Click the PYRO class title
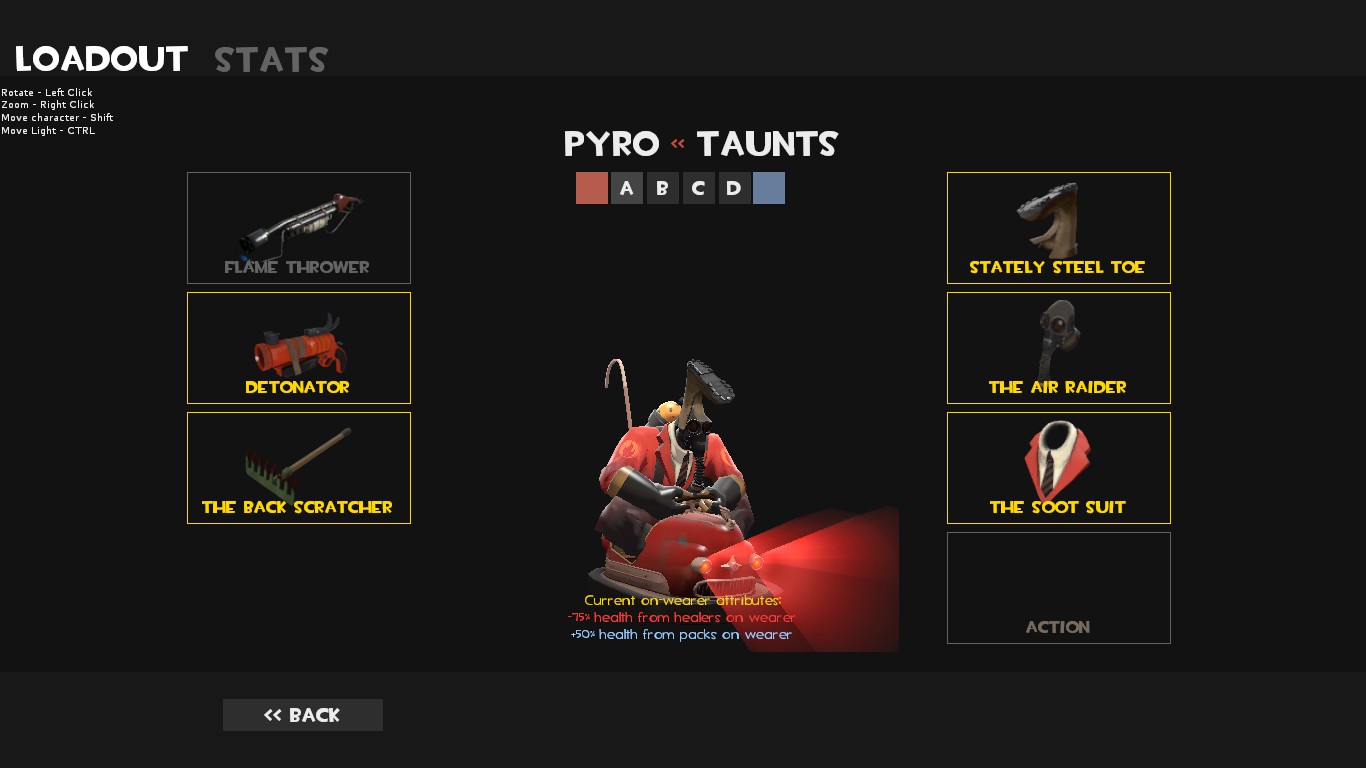Screen dimensions: 1366x768 point(612,144)
